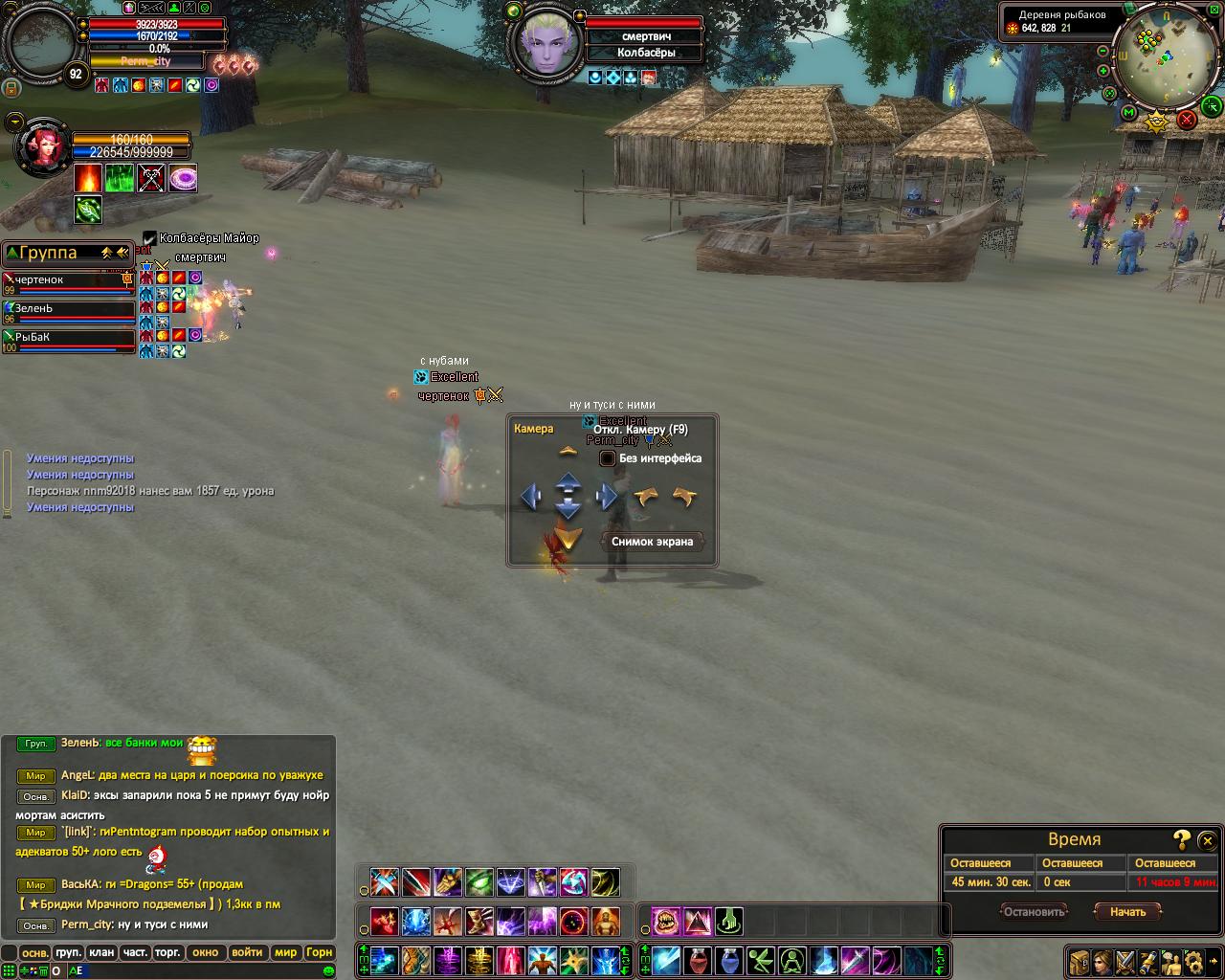Screen dimensions: 1225x980
Task: Open the character portrait menu icon
Action: [1103, 962]
